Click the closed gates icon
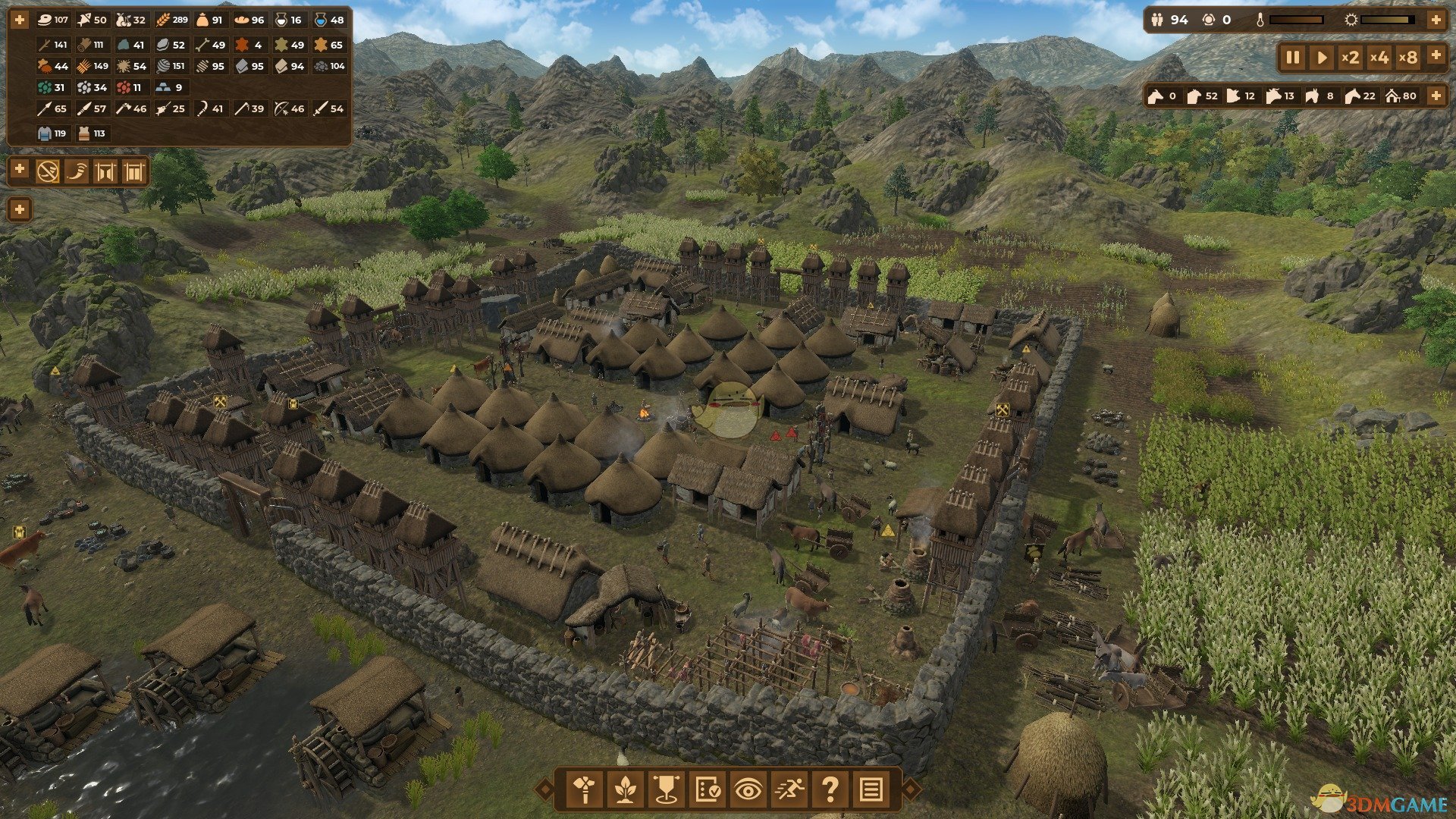 point(133,171)
